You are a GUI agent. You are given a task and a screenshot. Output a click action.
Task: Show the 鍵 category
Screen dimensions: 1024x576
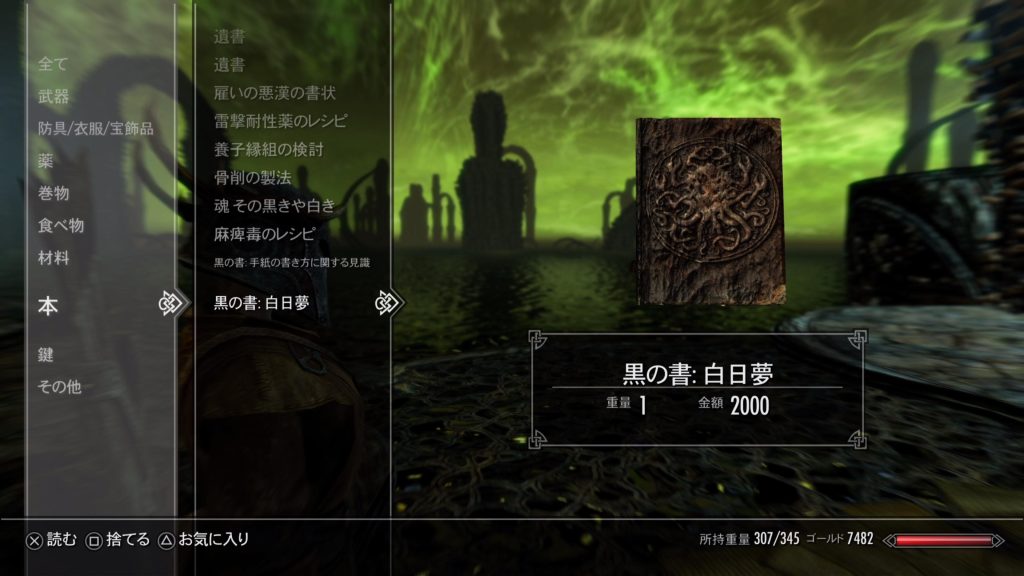(x=46, y=354)
